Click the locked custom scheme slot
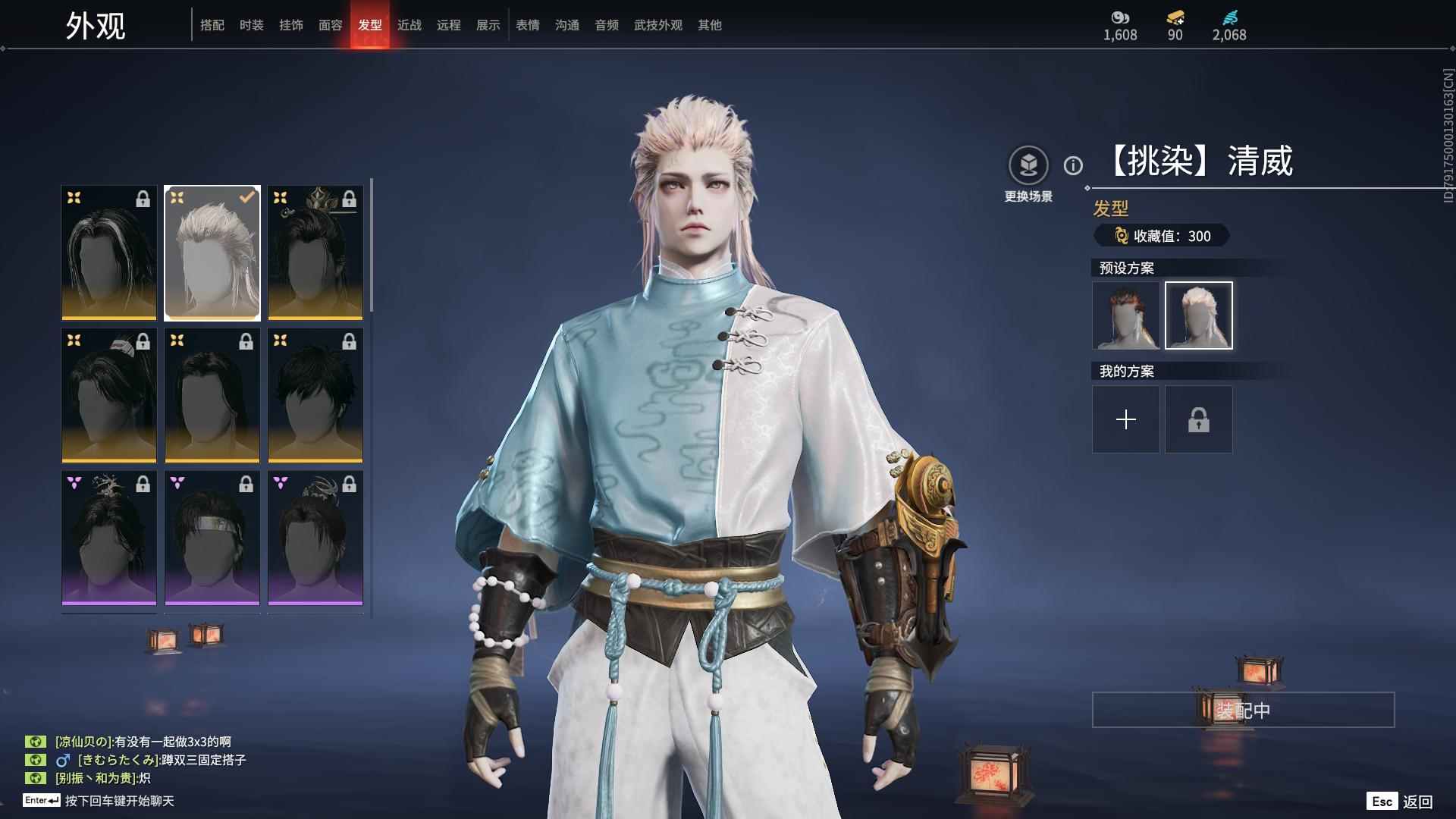Image resolution: width=1456 pixels, height=819 pixels. (1199, 419)
